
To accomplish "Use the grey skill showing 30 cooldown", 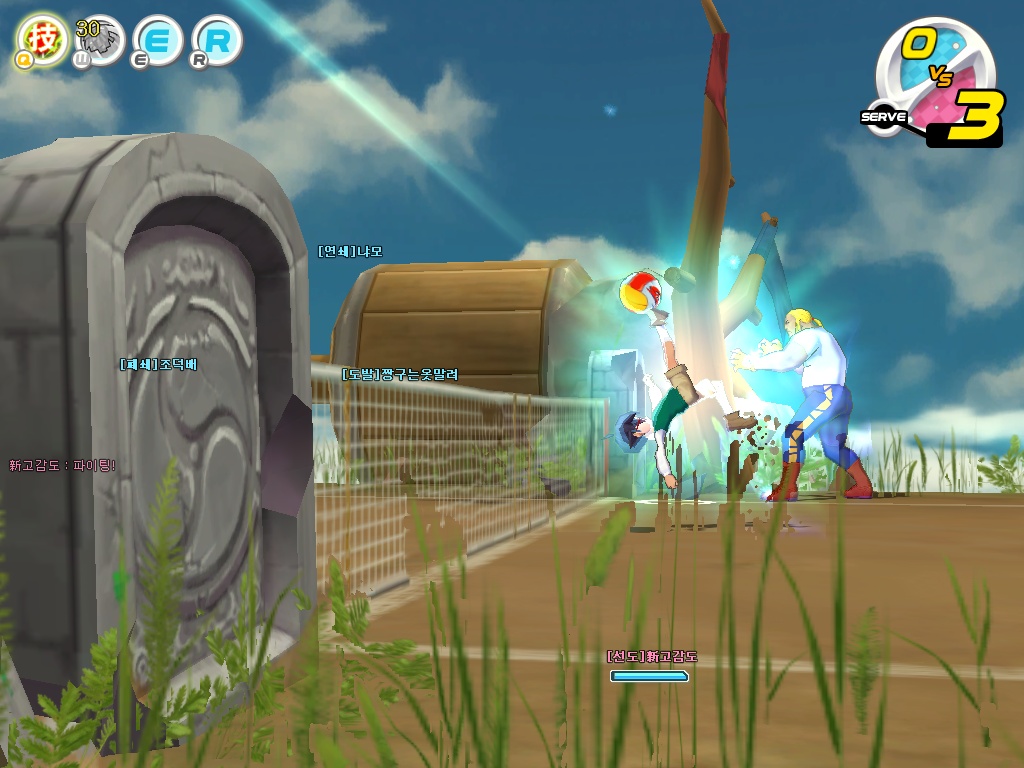I will (x=99, y=40).
